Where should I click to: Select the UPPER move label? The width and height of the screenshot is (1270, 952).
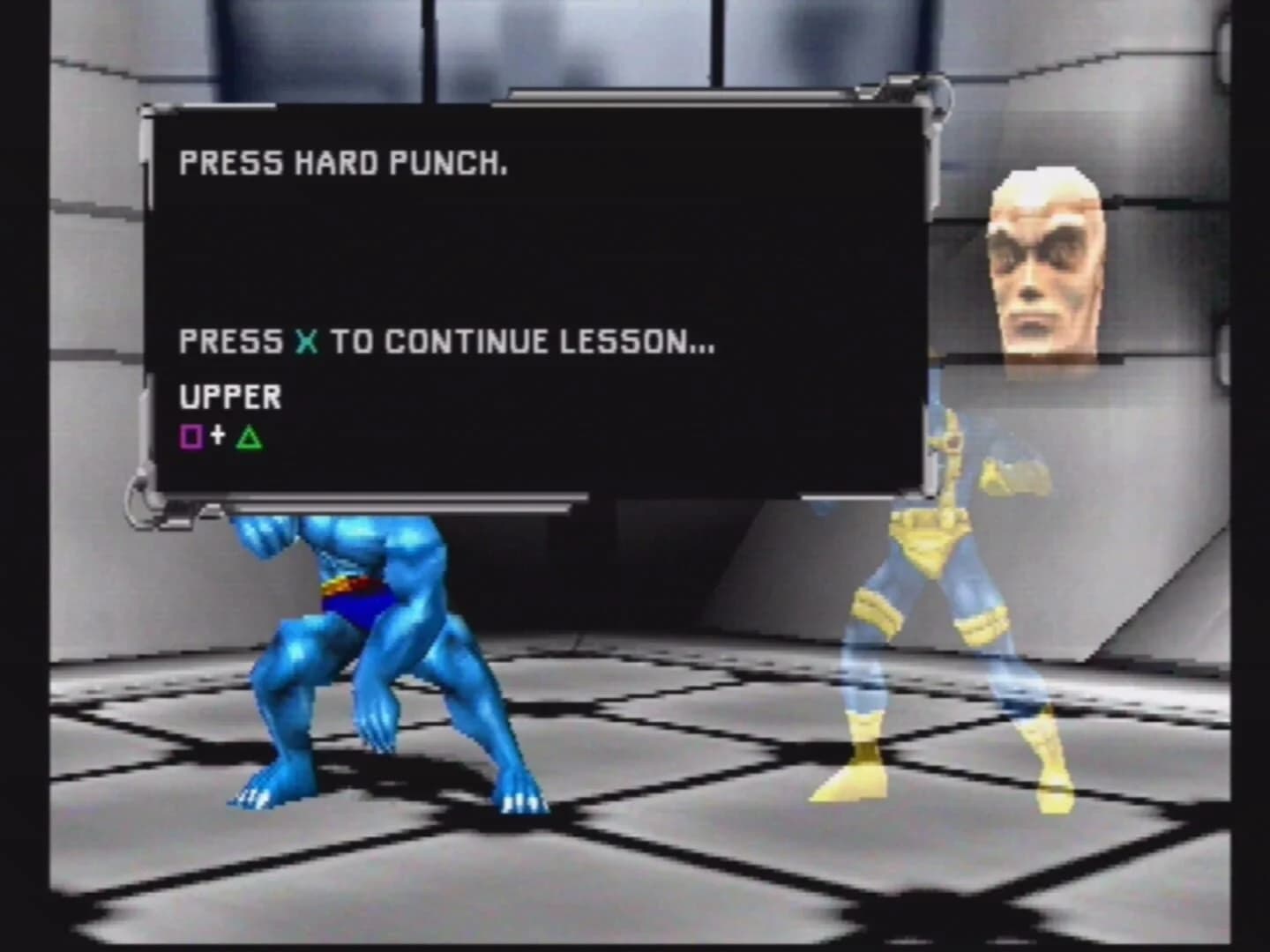pos(228,397)
